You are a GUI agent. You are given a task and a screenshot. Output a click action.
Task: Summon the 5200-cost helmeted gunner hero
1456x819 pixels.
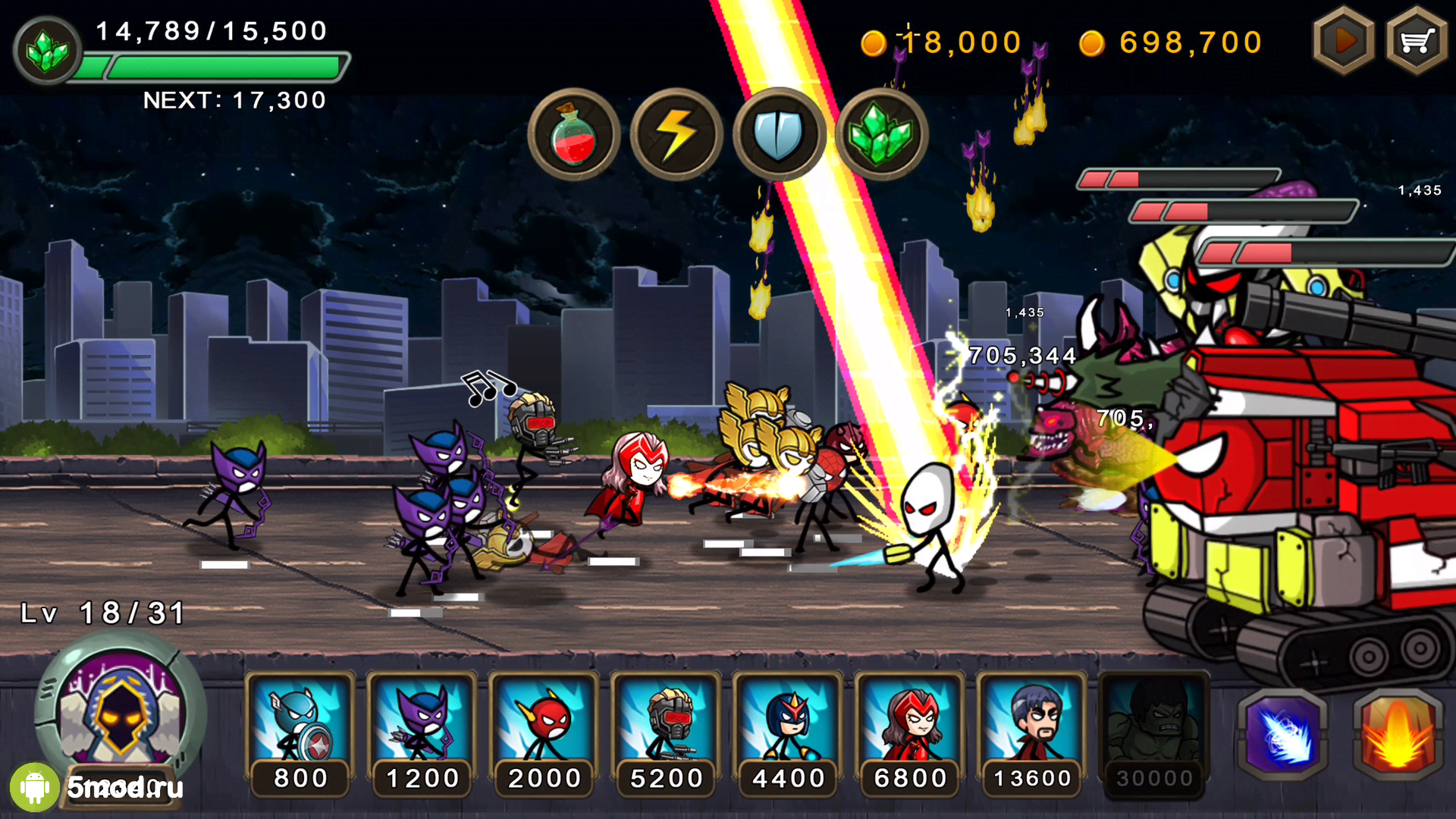click(x=667, y=732)
